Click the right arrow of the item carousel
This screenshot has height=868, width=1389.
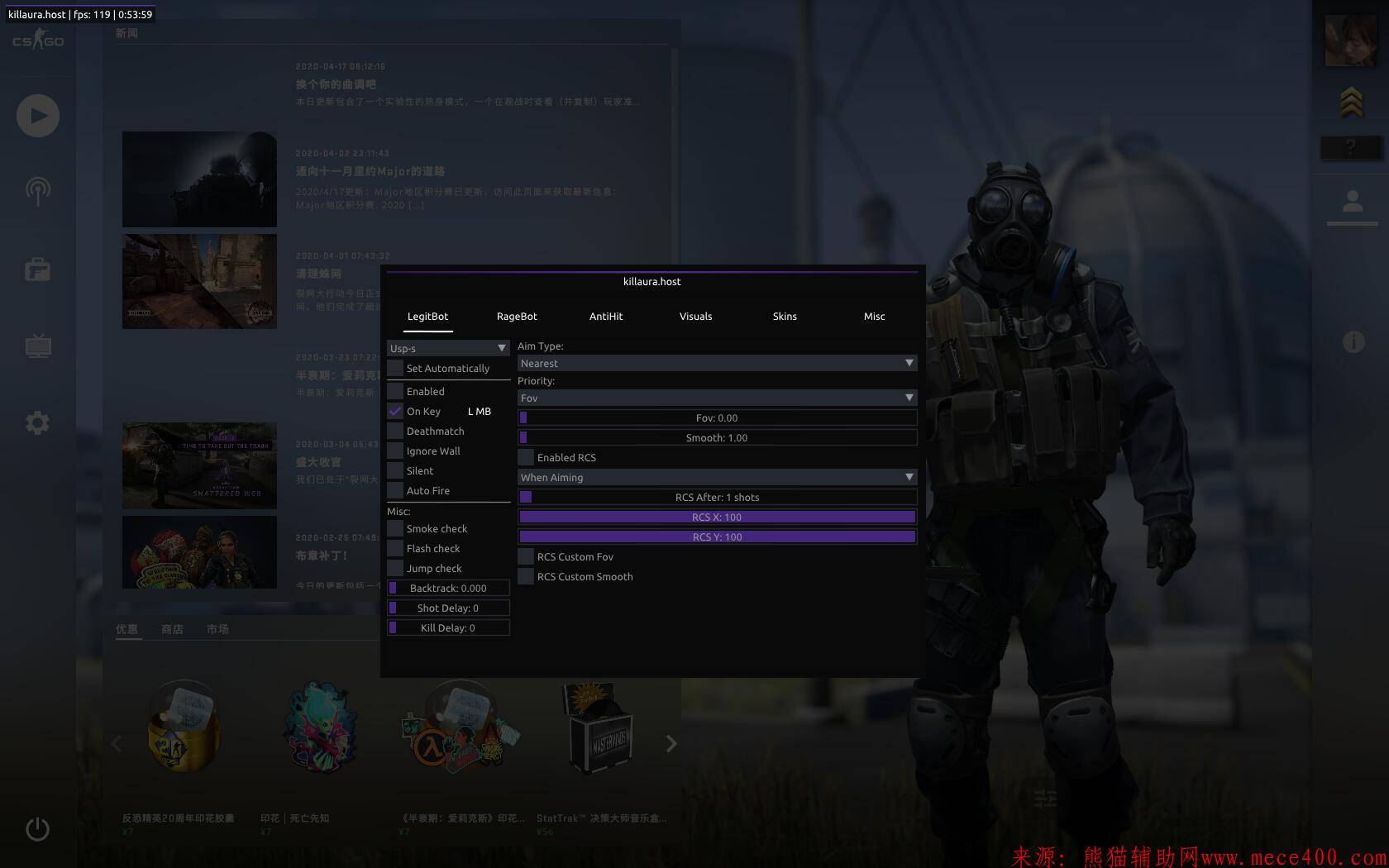pos(671,743)
